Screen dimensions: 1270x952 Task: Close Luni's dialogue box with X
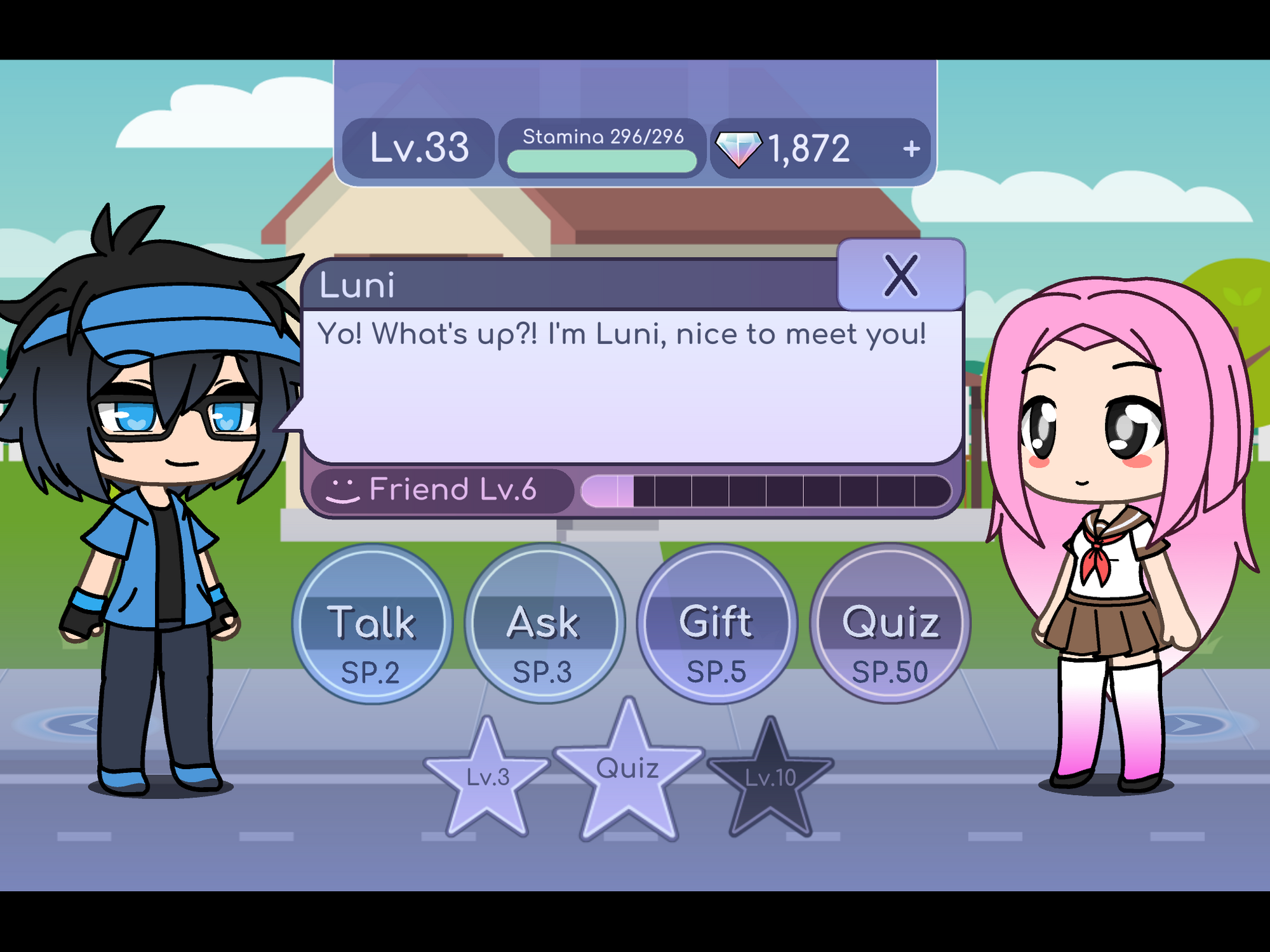pos(900,275)
